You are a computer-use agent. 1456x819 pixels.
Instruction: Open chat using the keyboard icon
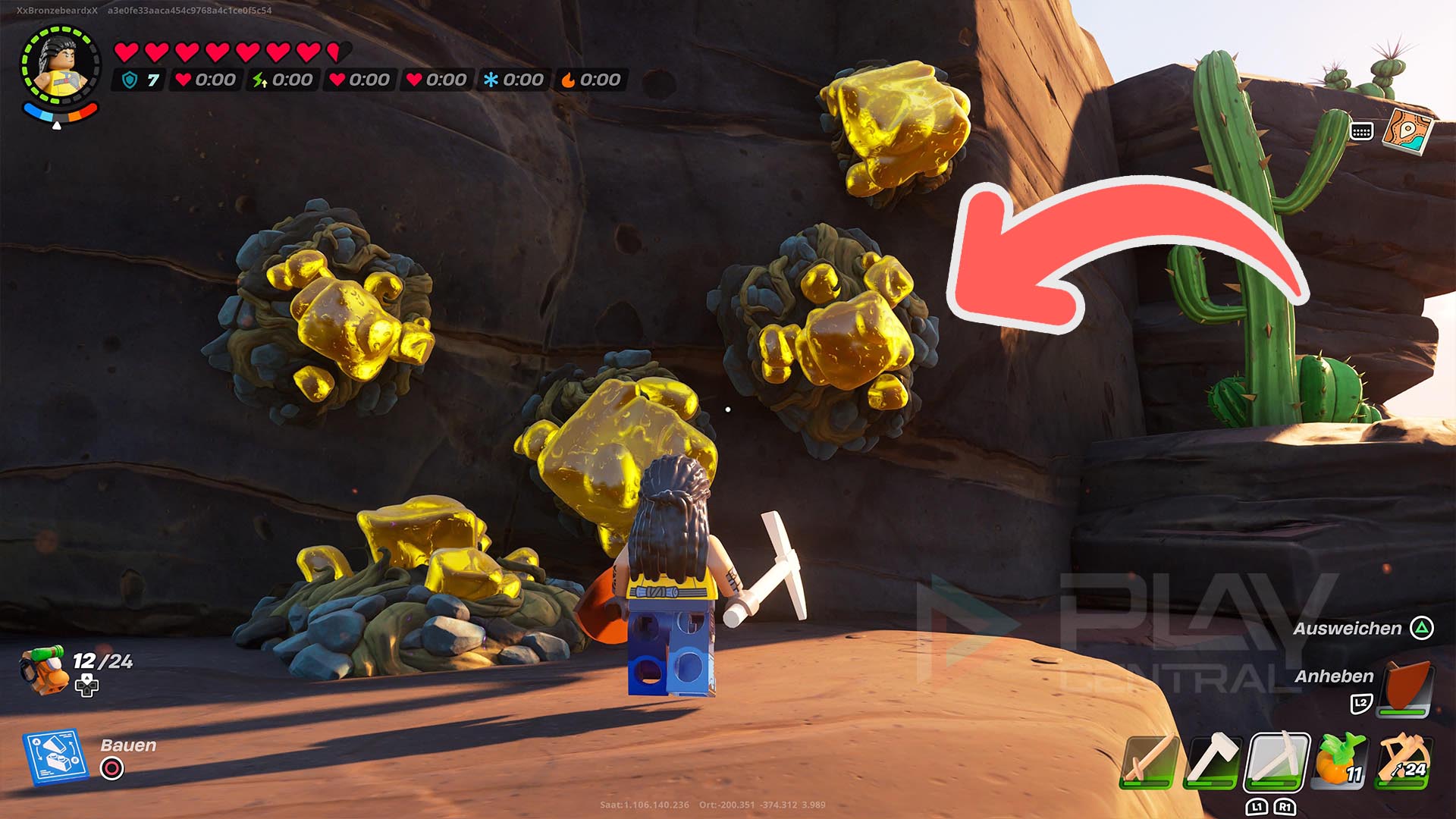1363,133
